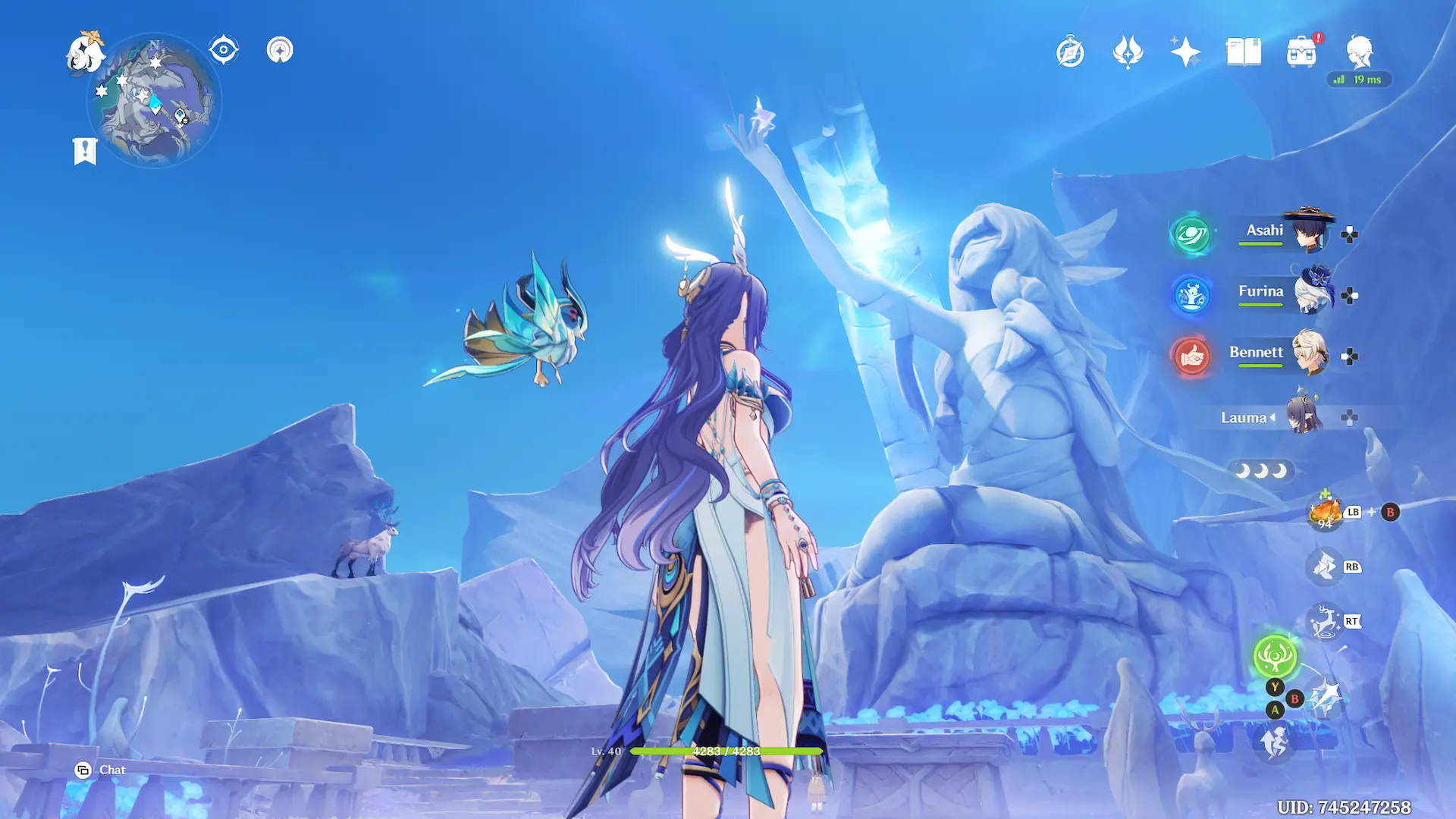Image resolution: width=1456 pixels, height=819 pixels.
Task: Click the sprint dash icon
Action: point(1275,741)
